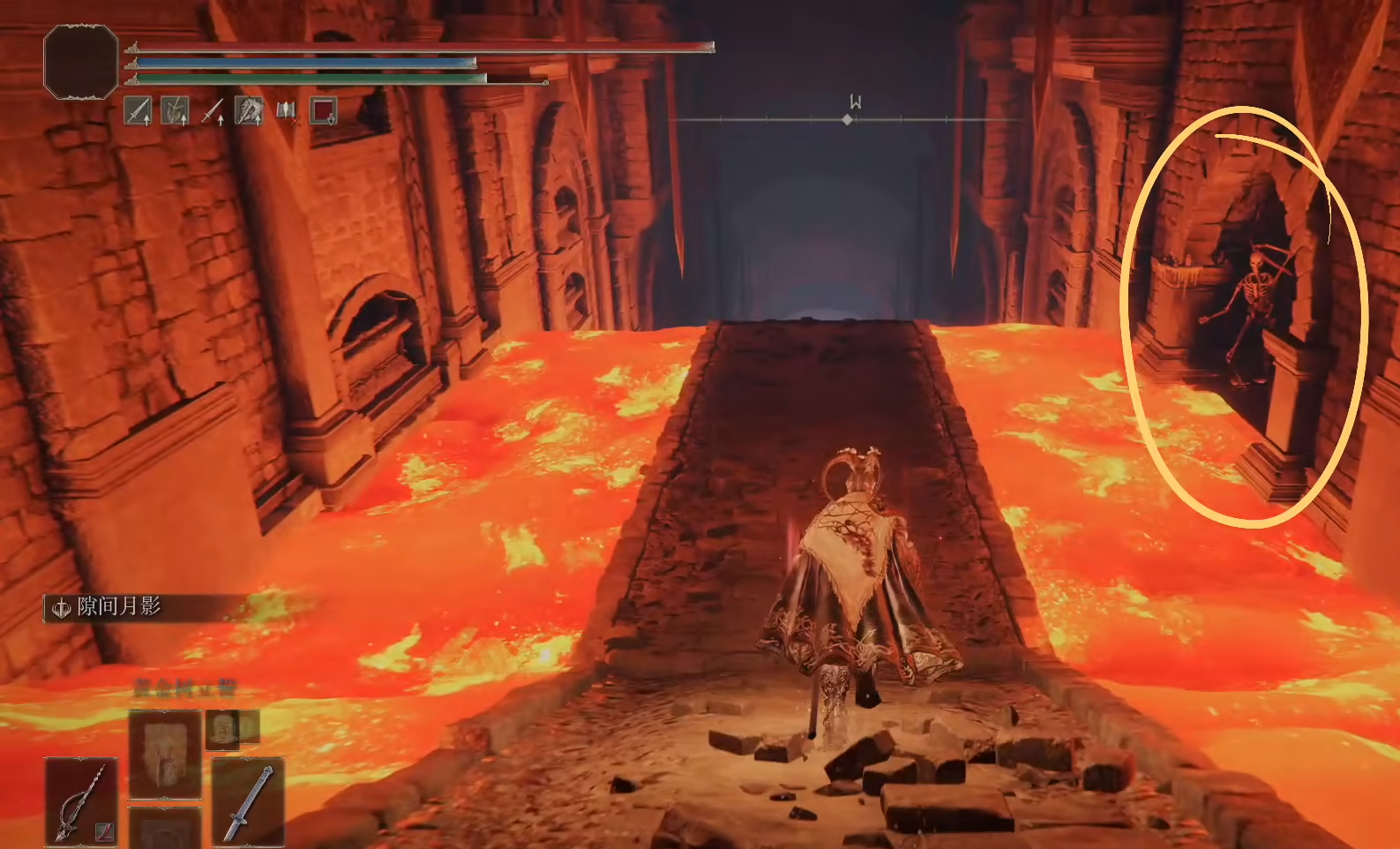The width and height of the screenshot is (1400, 849).
Task: Inspect the shield with sword buff icon
Action: click(175, 111)
